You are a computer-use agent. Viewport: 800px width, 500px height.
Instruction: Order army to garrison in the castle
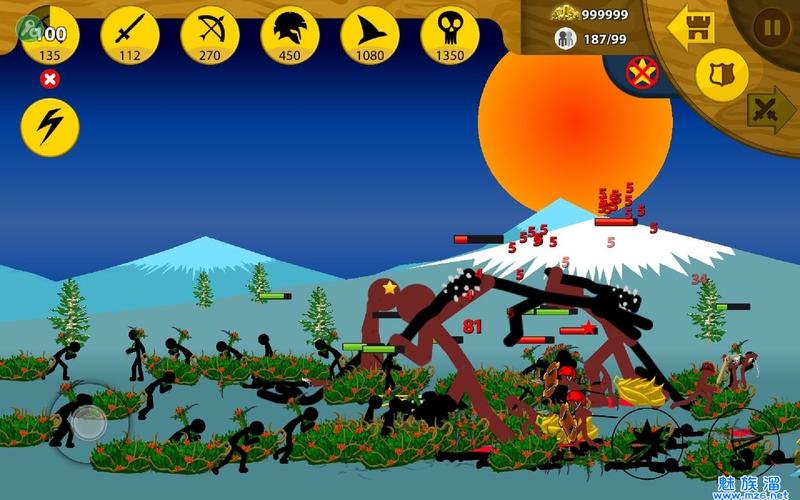tap(691, 27)
